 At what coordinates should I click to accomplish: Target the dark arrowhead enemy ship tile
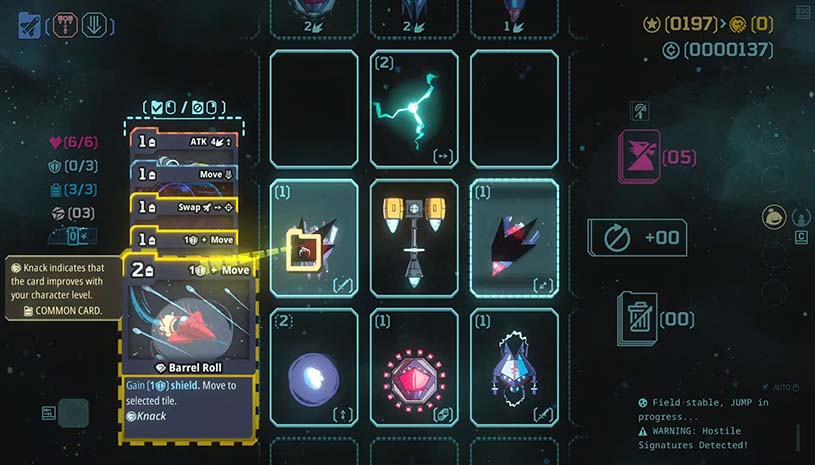click(x=514, y=238)
